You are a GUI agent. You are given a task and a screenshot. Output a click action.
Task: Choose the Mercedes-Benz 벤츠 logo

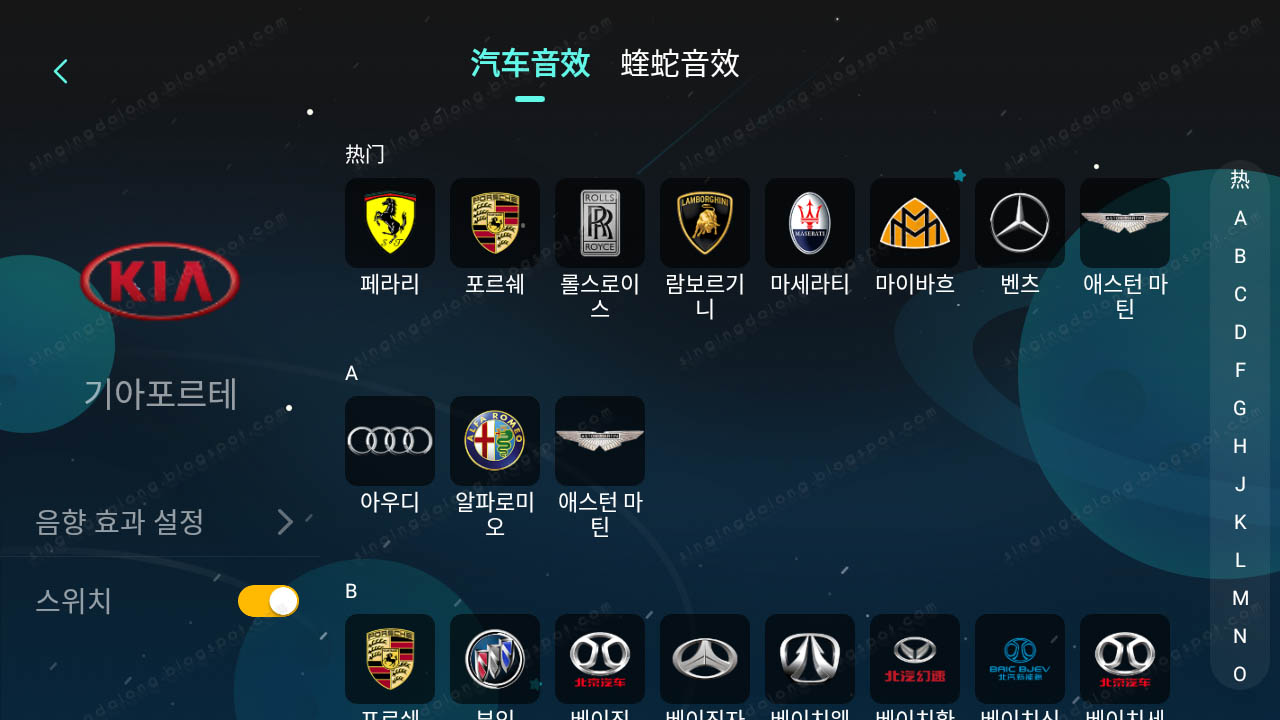pos(1020,222)
